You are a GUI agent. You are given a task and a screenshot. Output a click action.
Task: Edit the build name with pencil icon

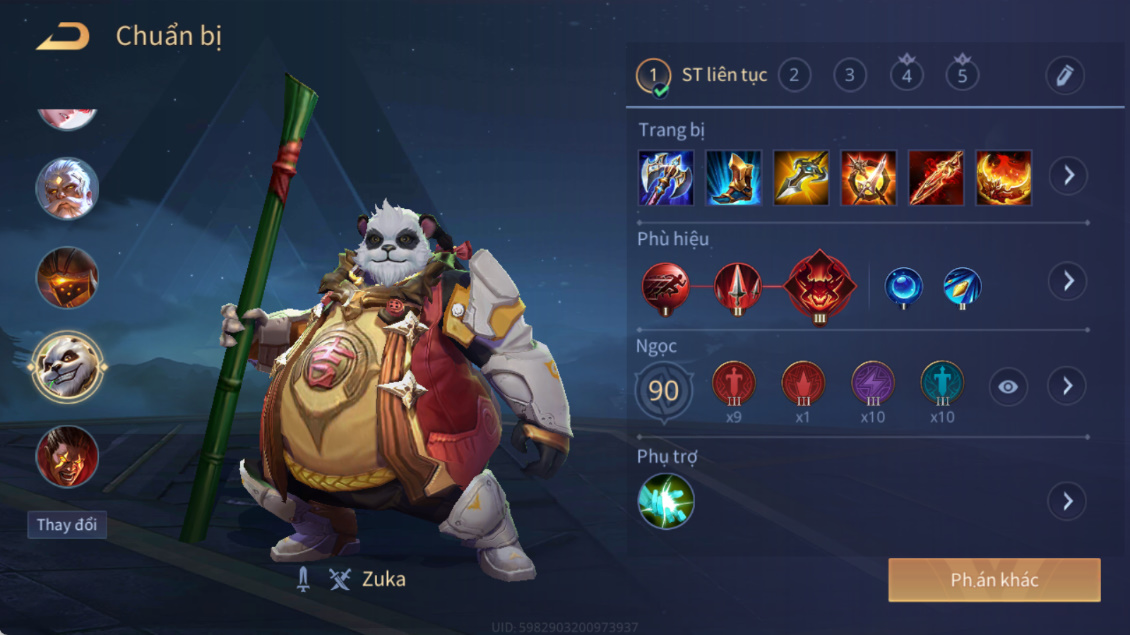click(1064, 75)
